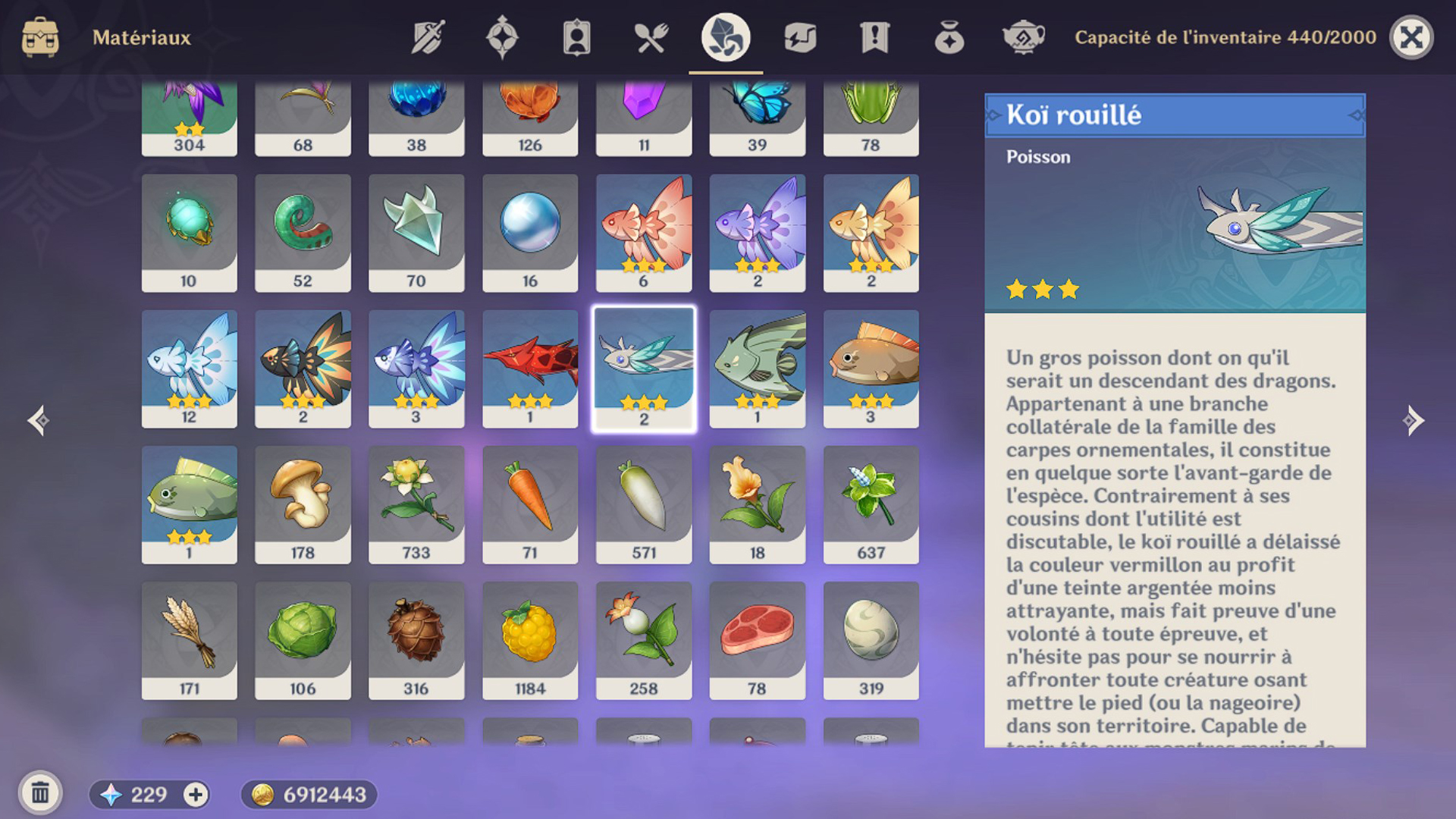This screenshot has width=1456, height=819.
Task: Close the inventory with the X button
Action: (1410, 37)
